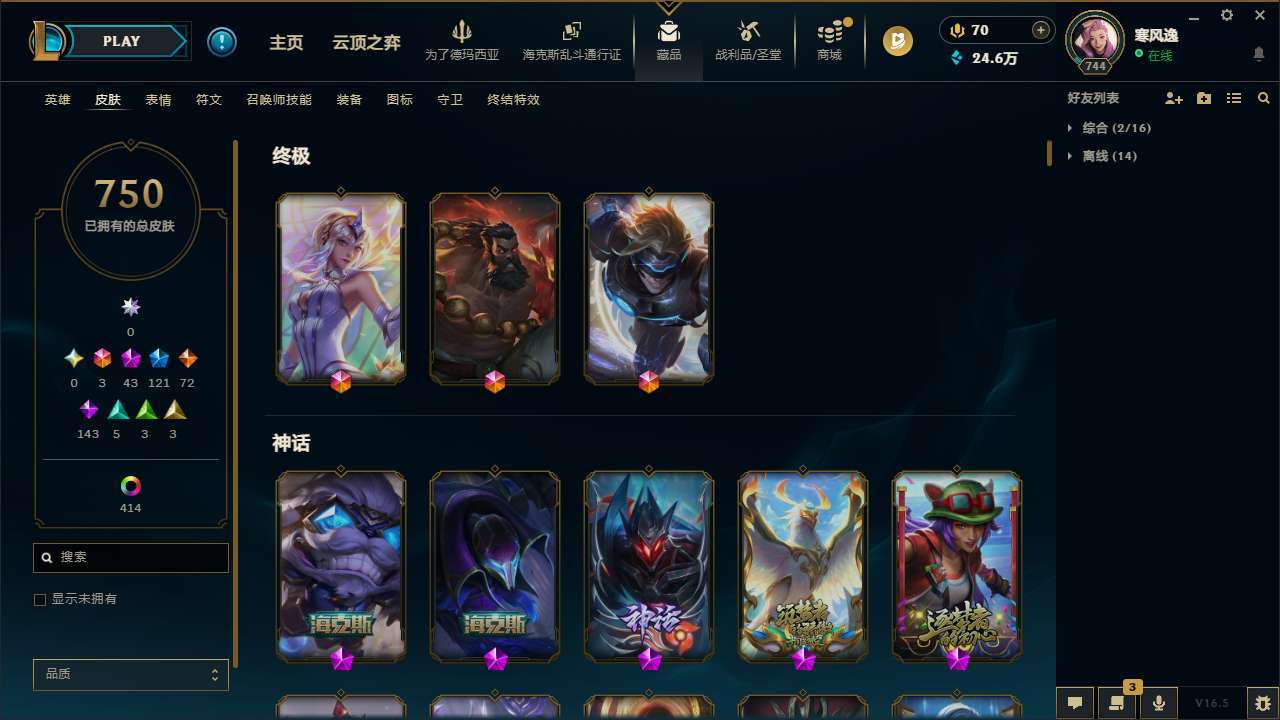Open the 商城 store icon

pos(828,40)
